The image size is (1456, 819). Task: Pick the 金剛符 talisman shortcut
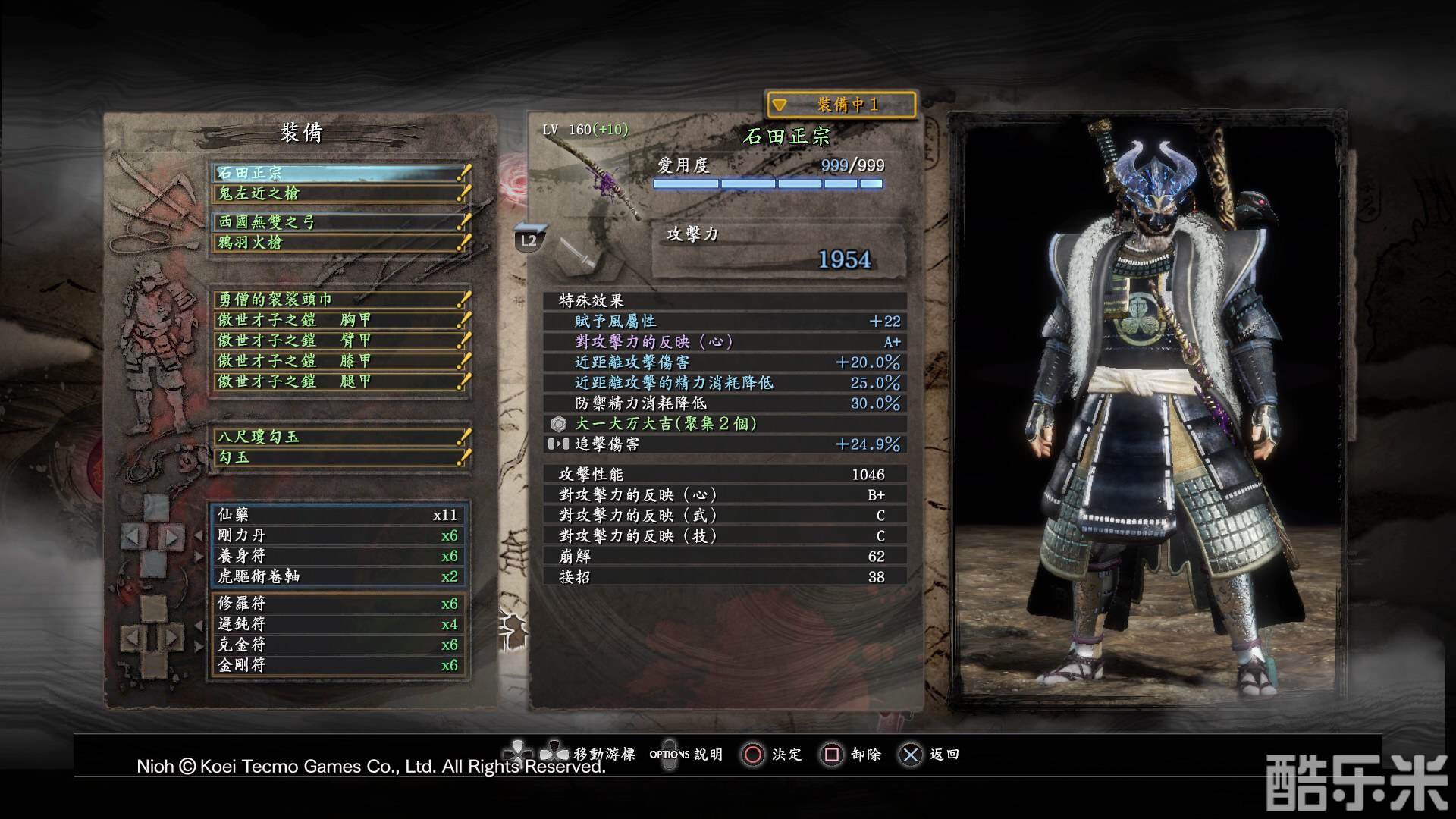(x=338, y=665)
